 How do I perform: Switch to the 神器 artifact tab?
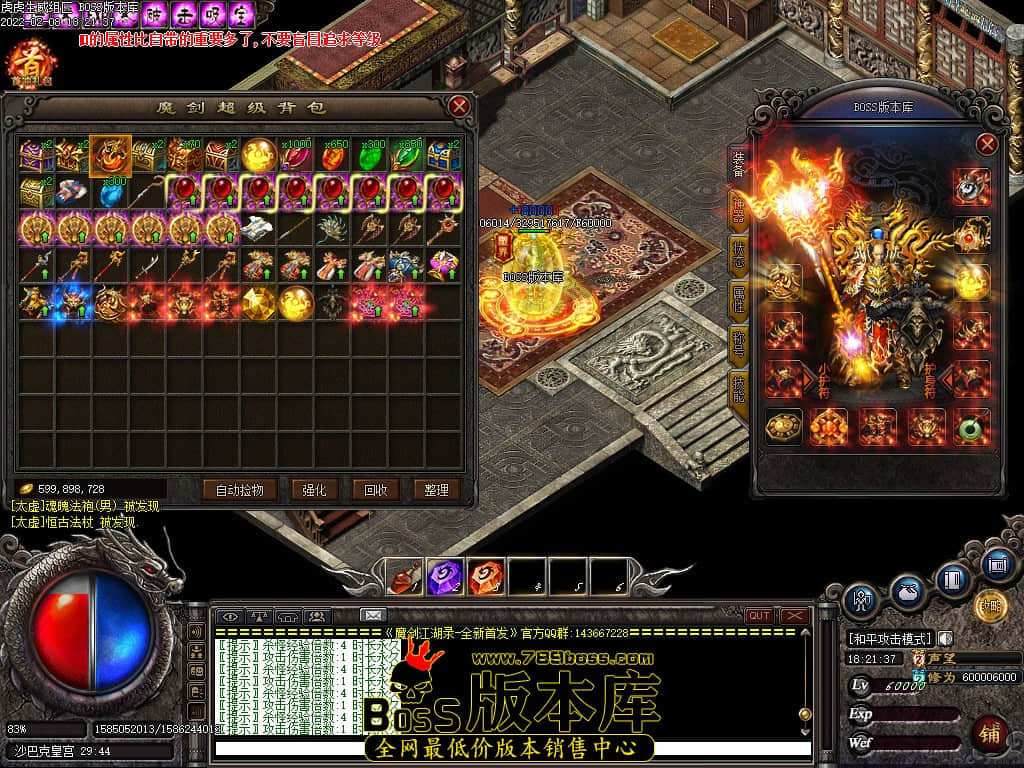[x=739, y=208]
